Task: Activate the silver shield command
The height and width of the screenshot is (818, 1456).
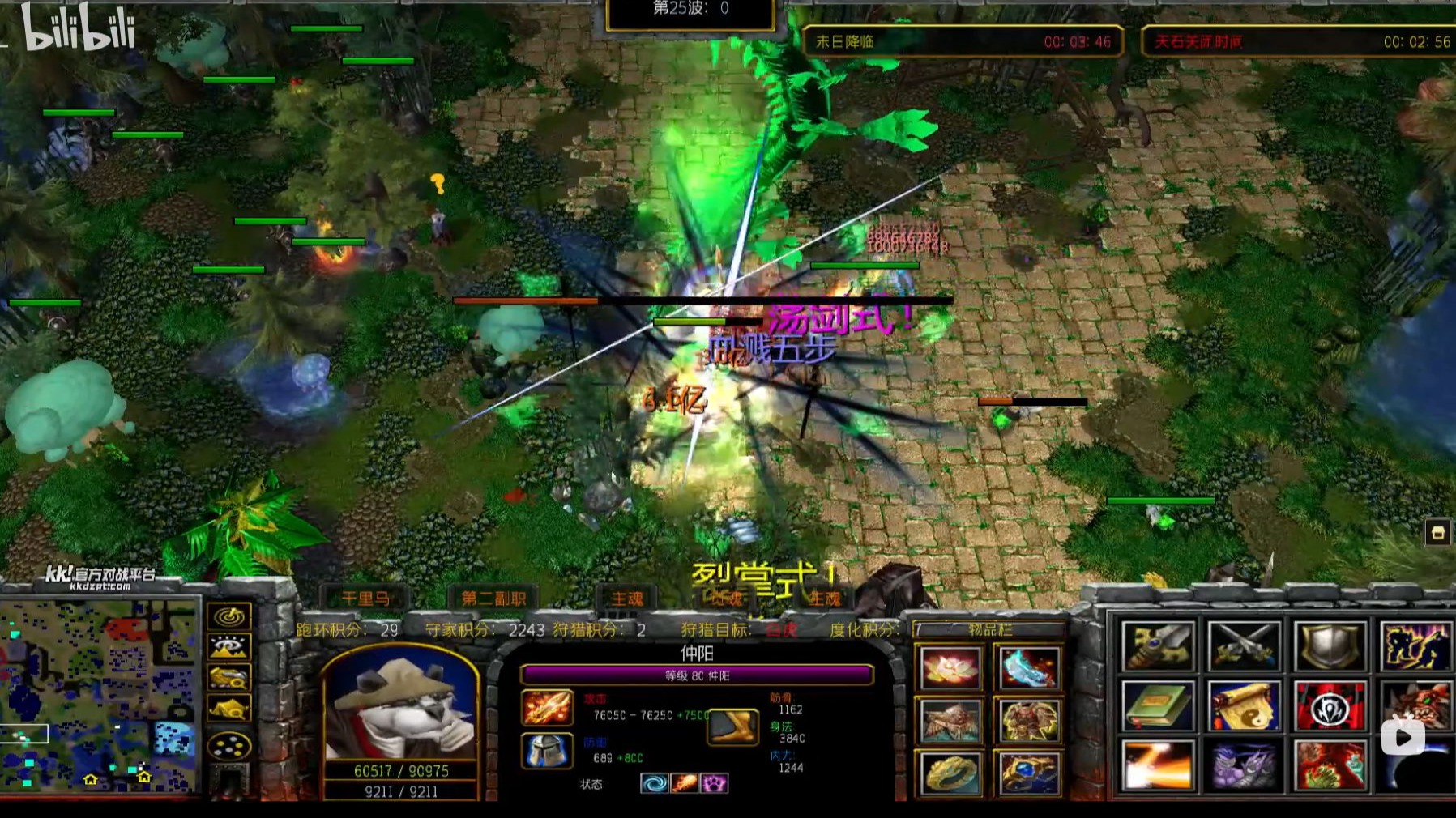Action: (1330, 646)
